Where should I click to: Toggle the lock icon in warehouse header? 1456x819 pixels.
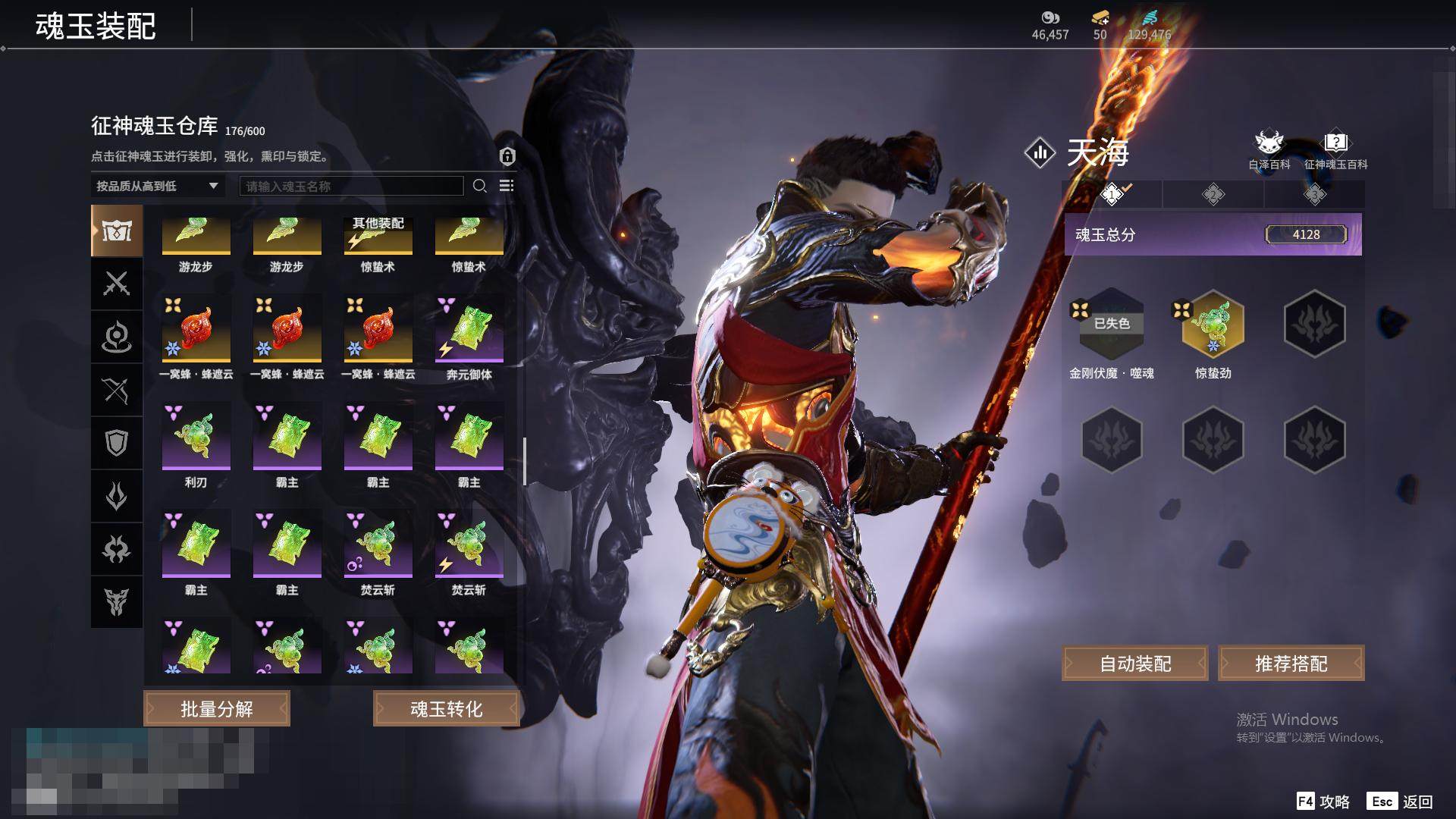tap(507, 156)
